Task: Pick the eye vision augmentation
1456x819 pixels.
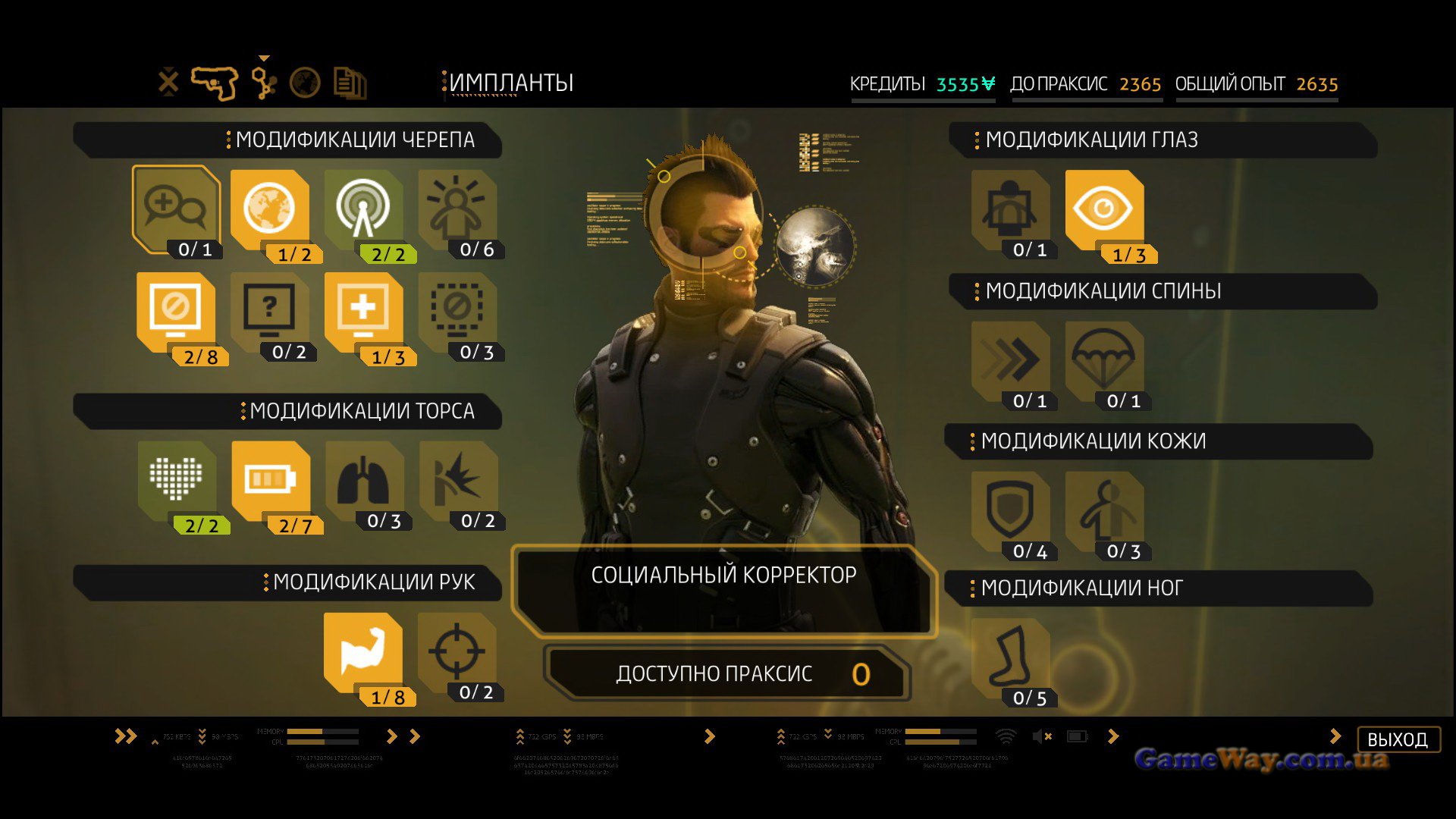Action: [x=1103, y=208]
